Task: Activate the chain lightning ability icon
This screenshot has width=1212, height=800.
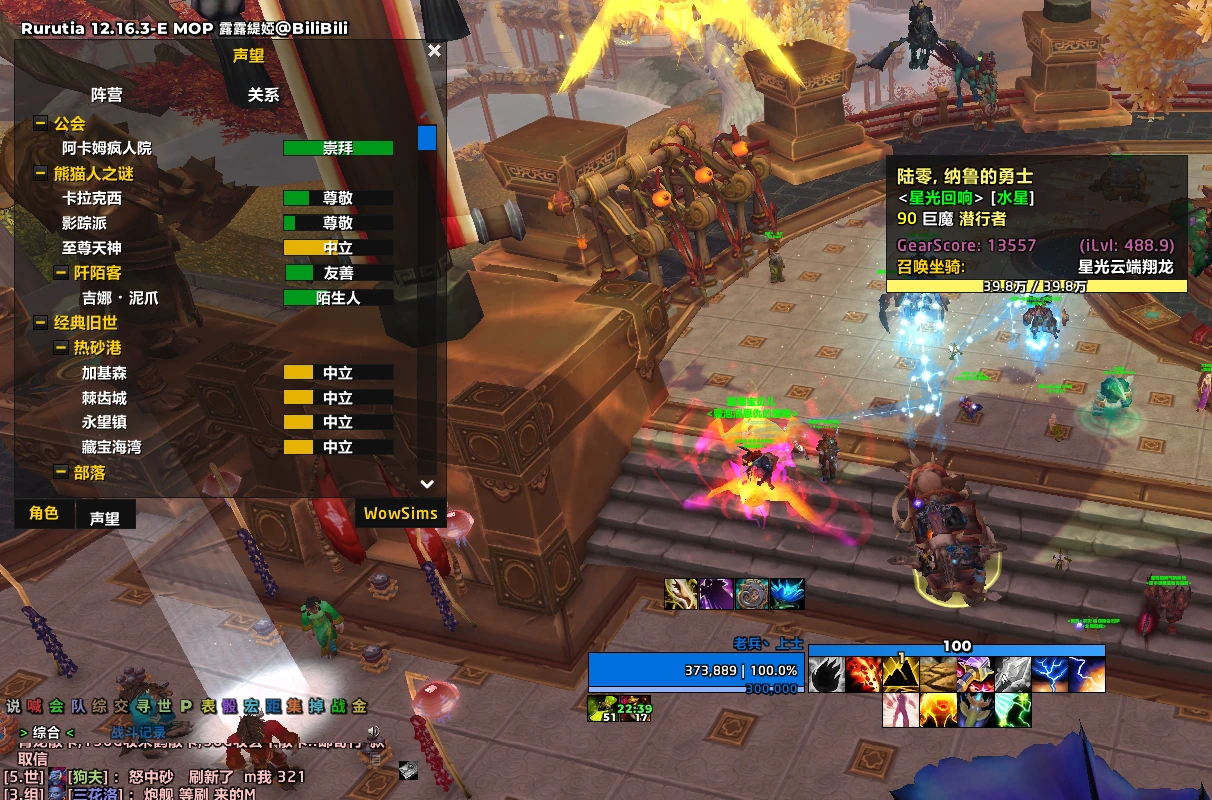Action: click(1050, 675)
